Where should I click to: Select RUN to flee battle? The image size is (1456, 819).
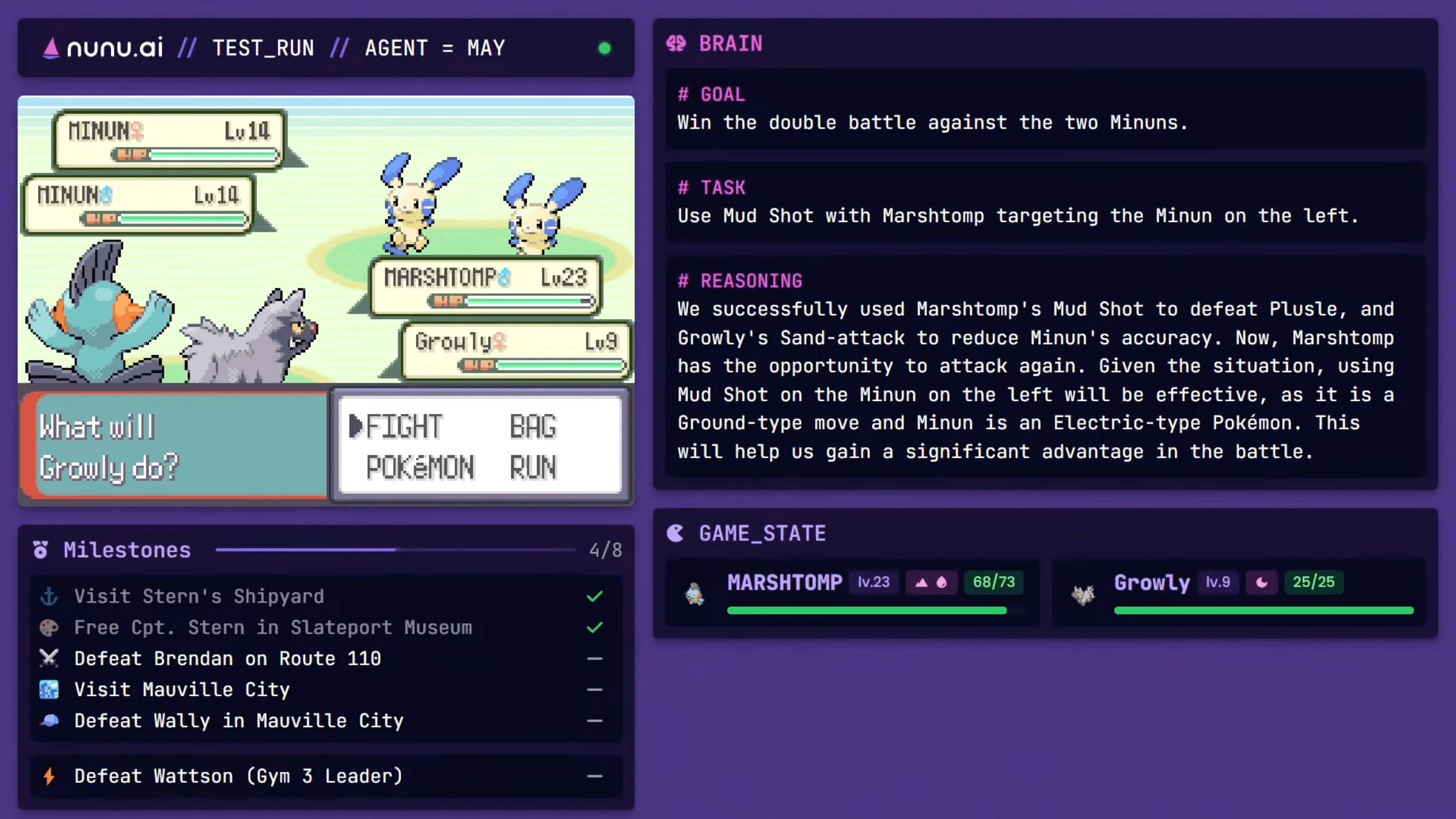(x=533, y=468)
